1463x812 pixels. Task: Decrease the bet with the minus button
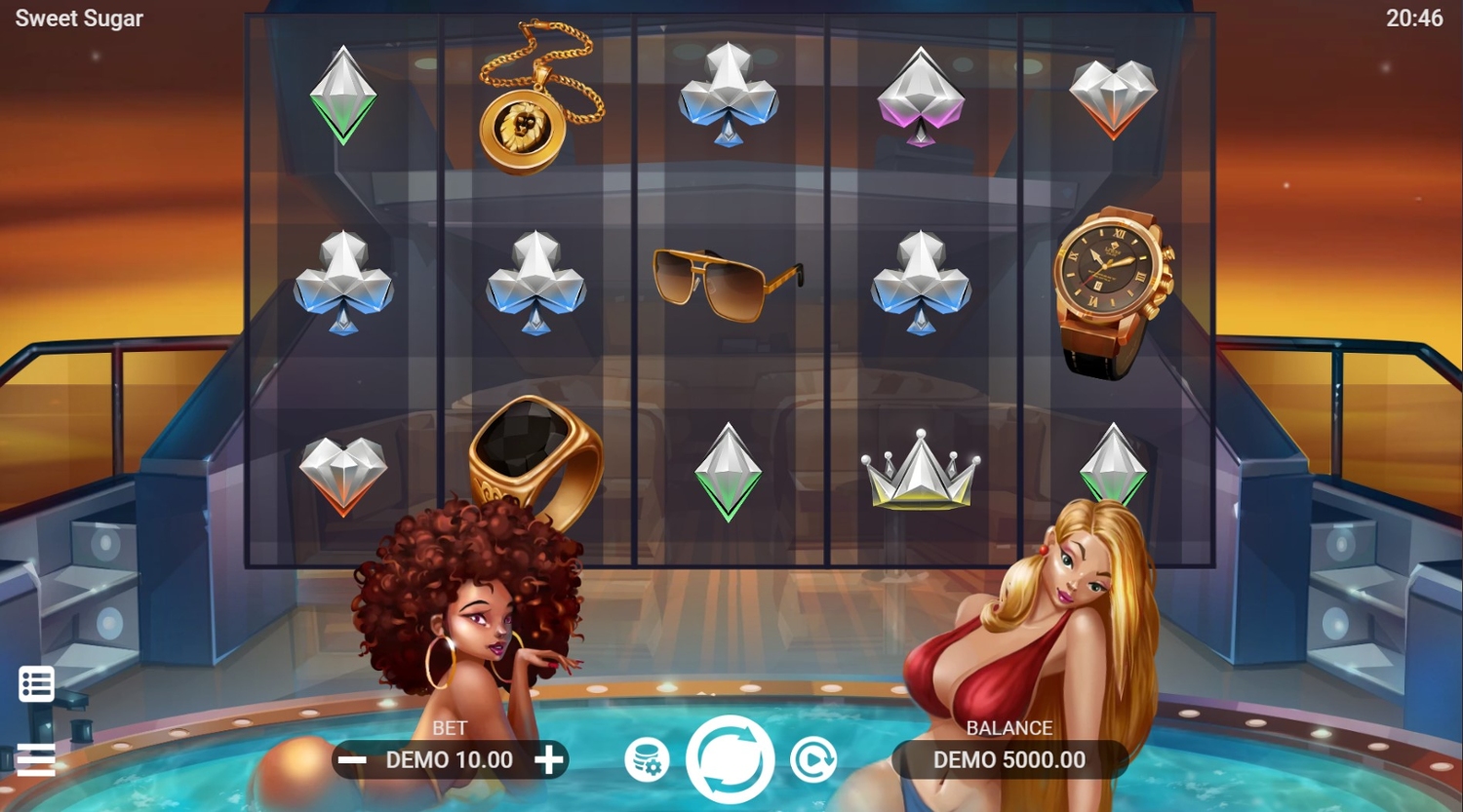[x=353, y=760]
